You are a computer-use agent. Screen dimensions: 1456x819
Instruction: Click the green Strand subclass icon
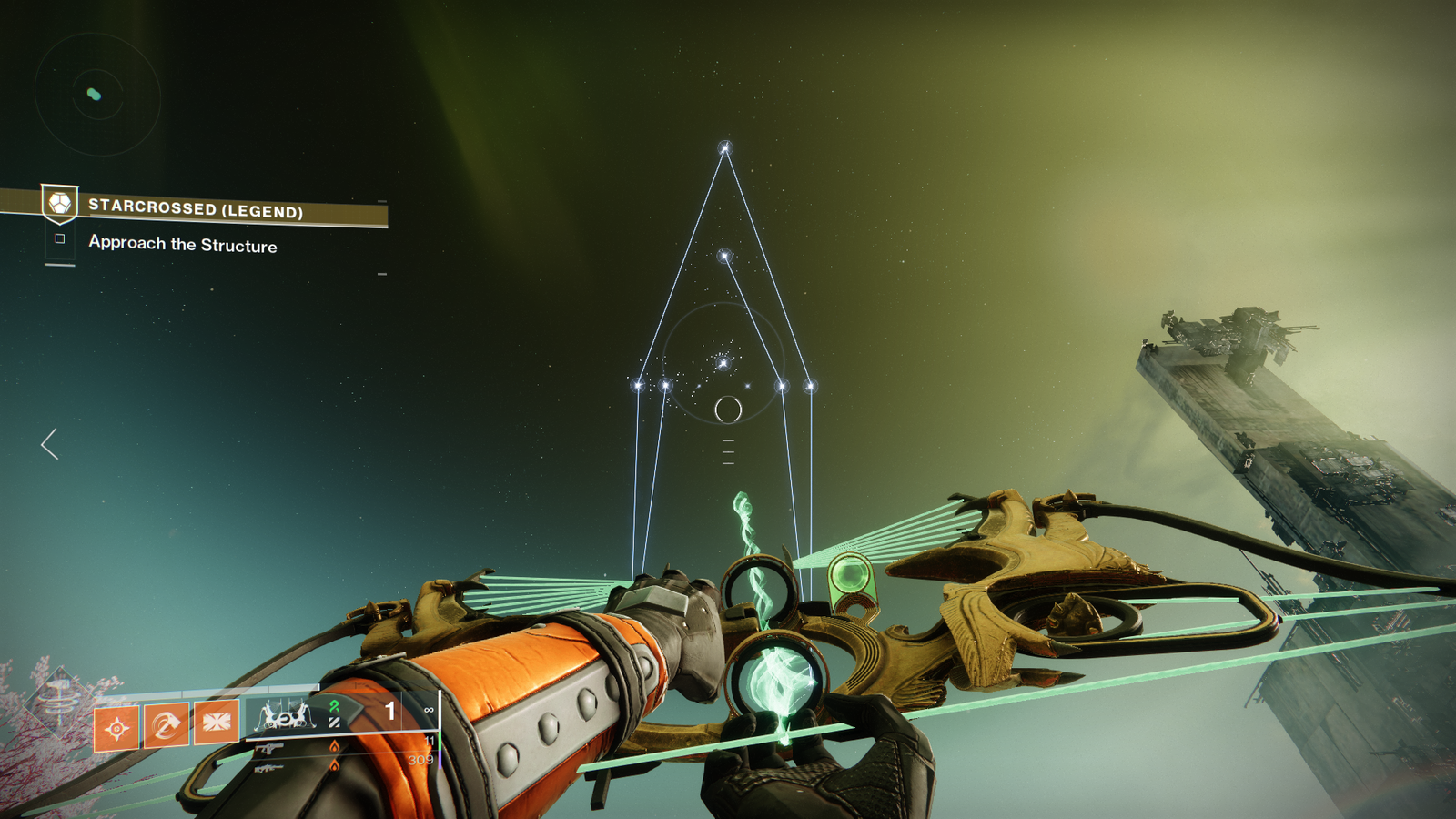335,709
